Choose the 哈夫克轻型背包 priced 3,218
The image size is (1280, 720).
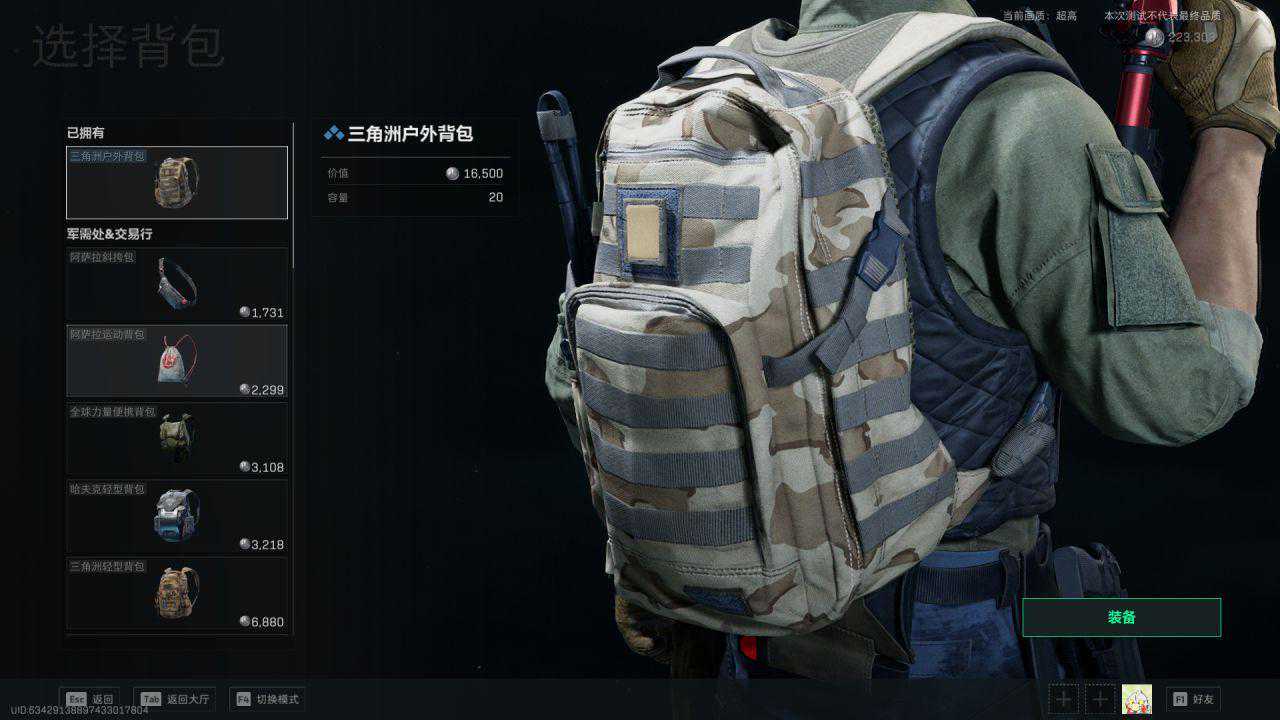(177, 516)
